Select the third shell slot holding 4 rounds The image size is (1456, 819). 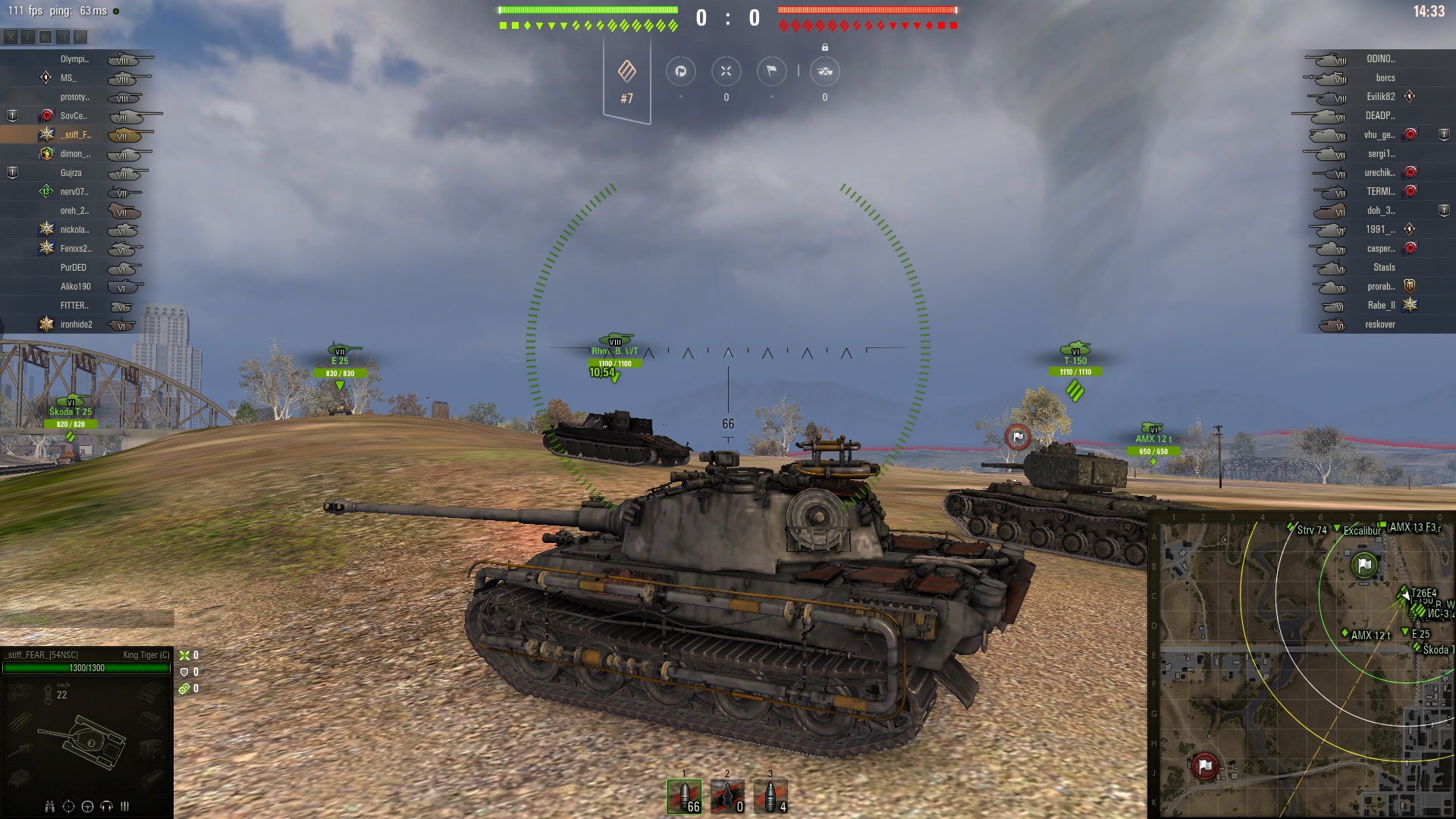click(770, 796)
